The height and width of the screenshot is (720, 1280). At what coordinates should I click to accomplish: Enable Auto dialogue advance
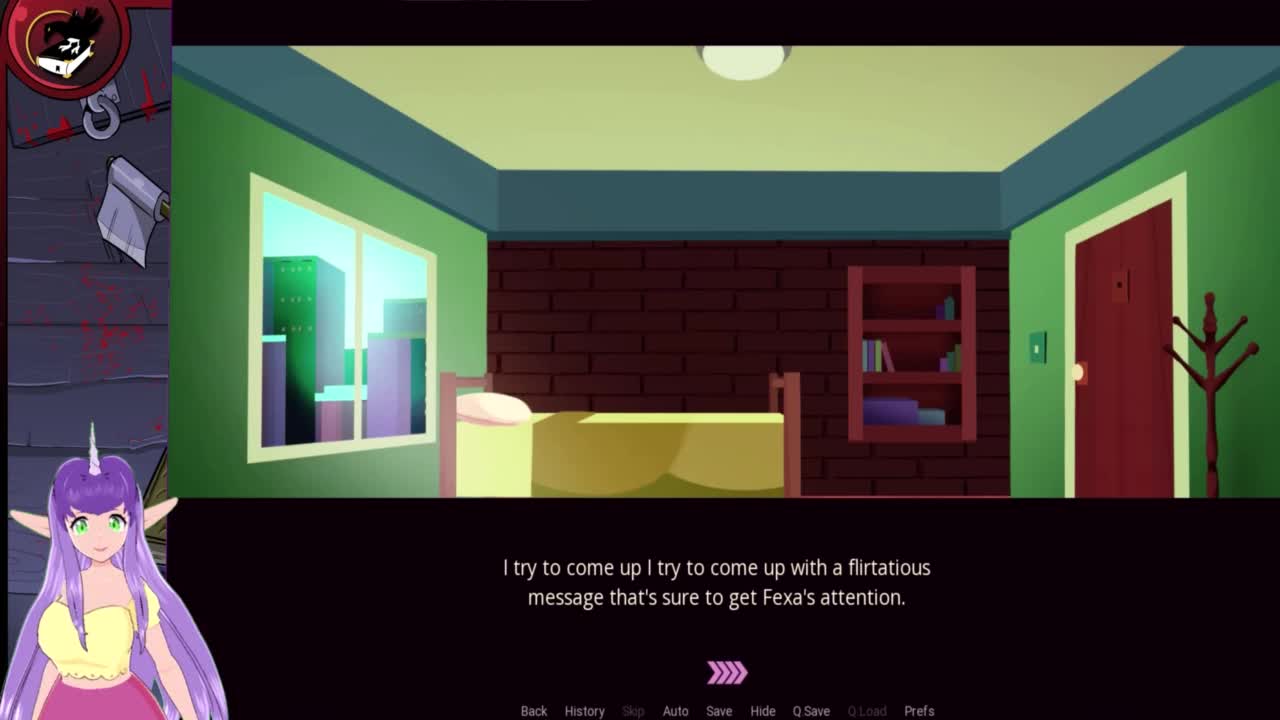pos(675,711)
